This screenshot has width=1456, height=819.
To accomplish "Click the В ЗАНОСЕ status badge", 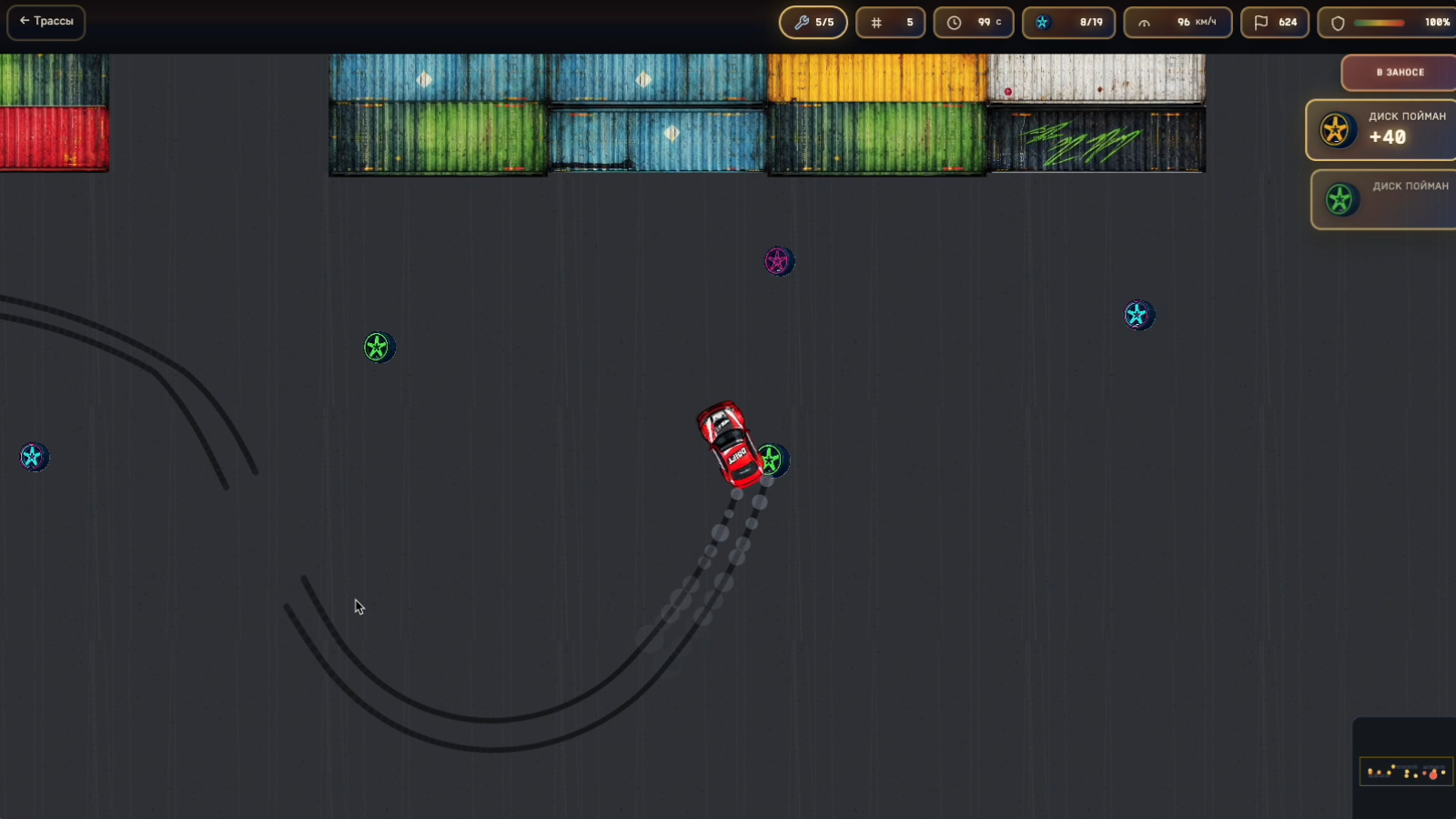I will (1398, 72).
